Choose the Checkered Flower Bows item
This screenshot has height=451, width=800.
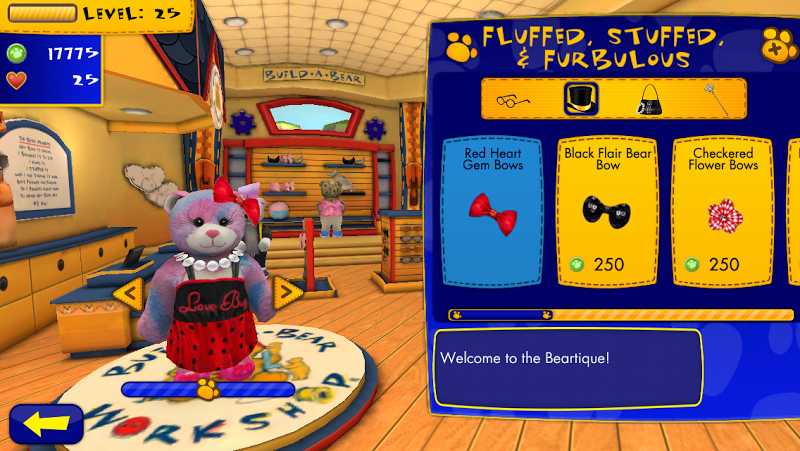[720, 210]
